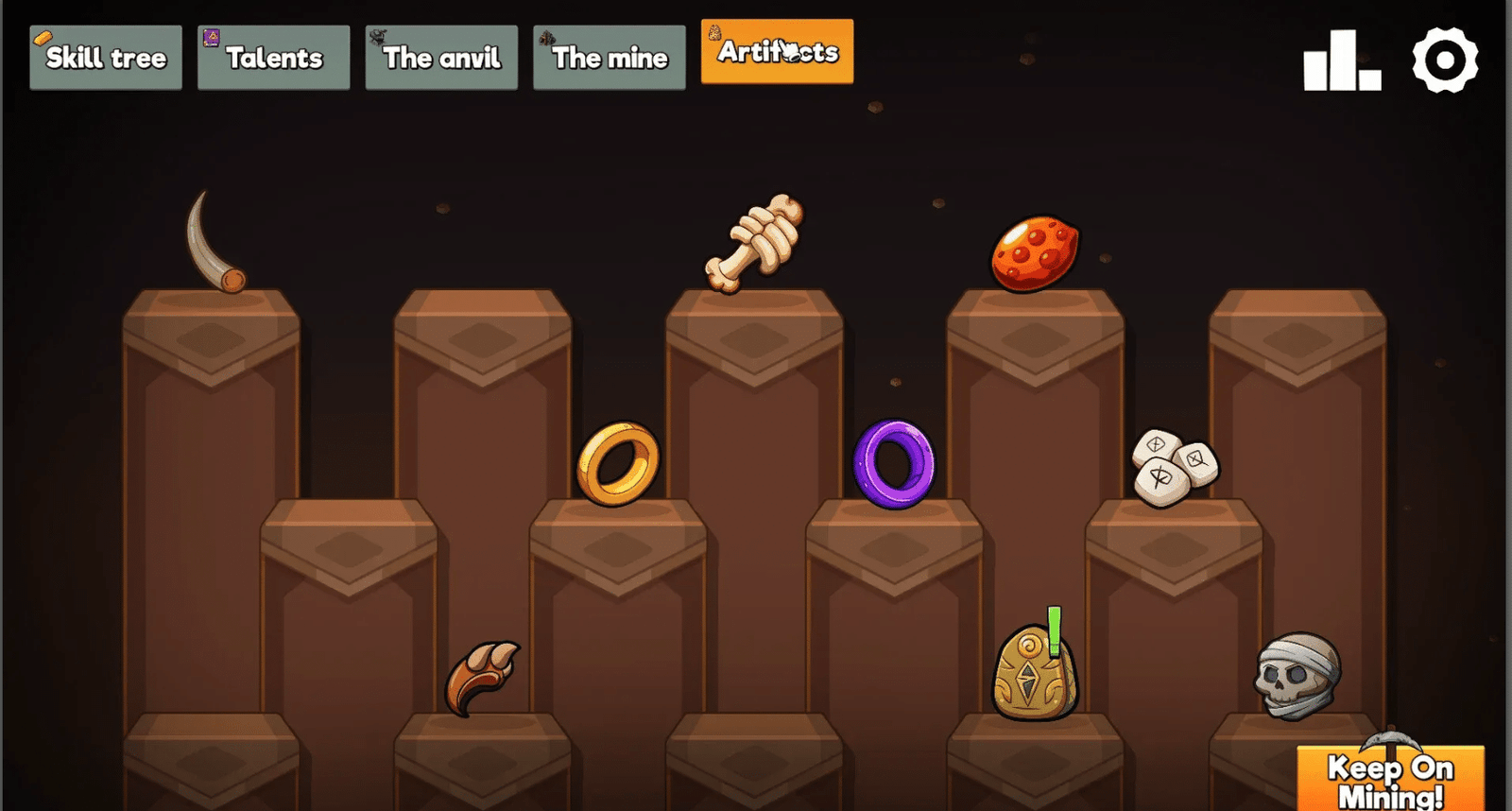Screen dimensions: 1512x811
Task: Open the settings gear icon
Action: click(1446, 58)
